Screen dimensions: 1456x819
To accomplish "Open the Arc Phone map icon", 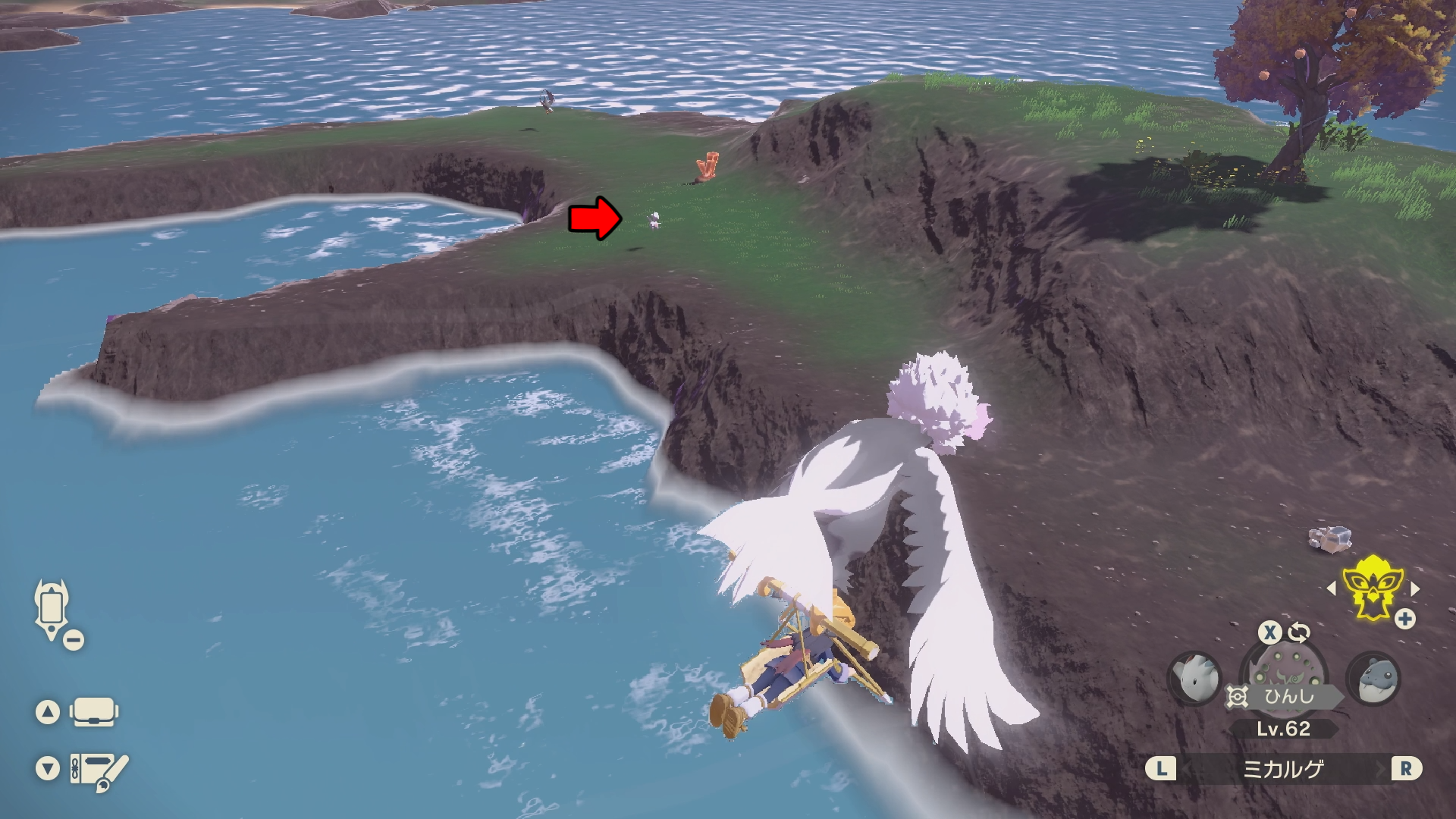I will 52,609.
